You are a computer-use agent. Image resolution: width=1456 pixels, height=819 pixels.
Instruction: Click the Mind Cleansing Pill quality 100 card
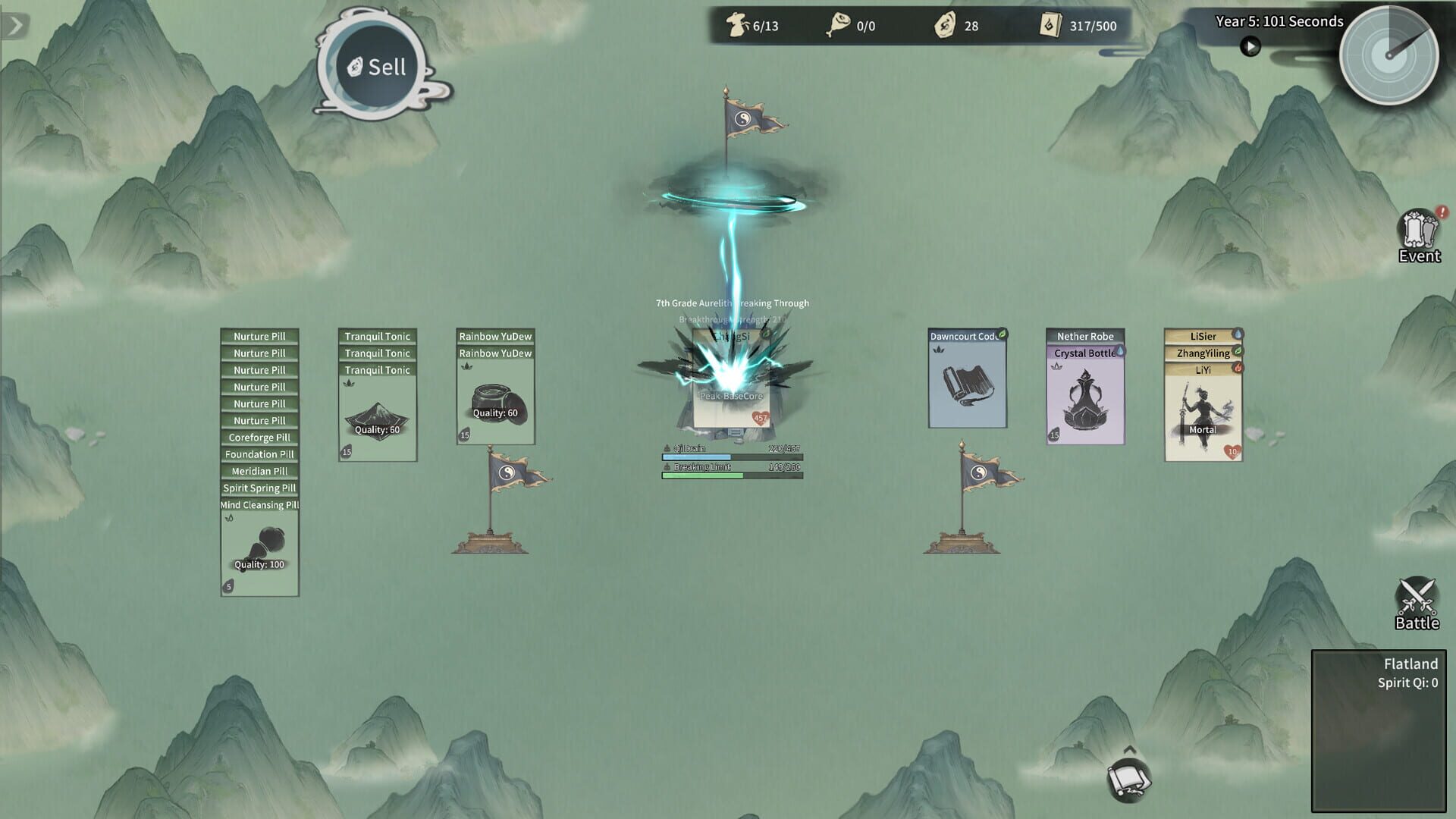coord(259,550)
